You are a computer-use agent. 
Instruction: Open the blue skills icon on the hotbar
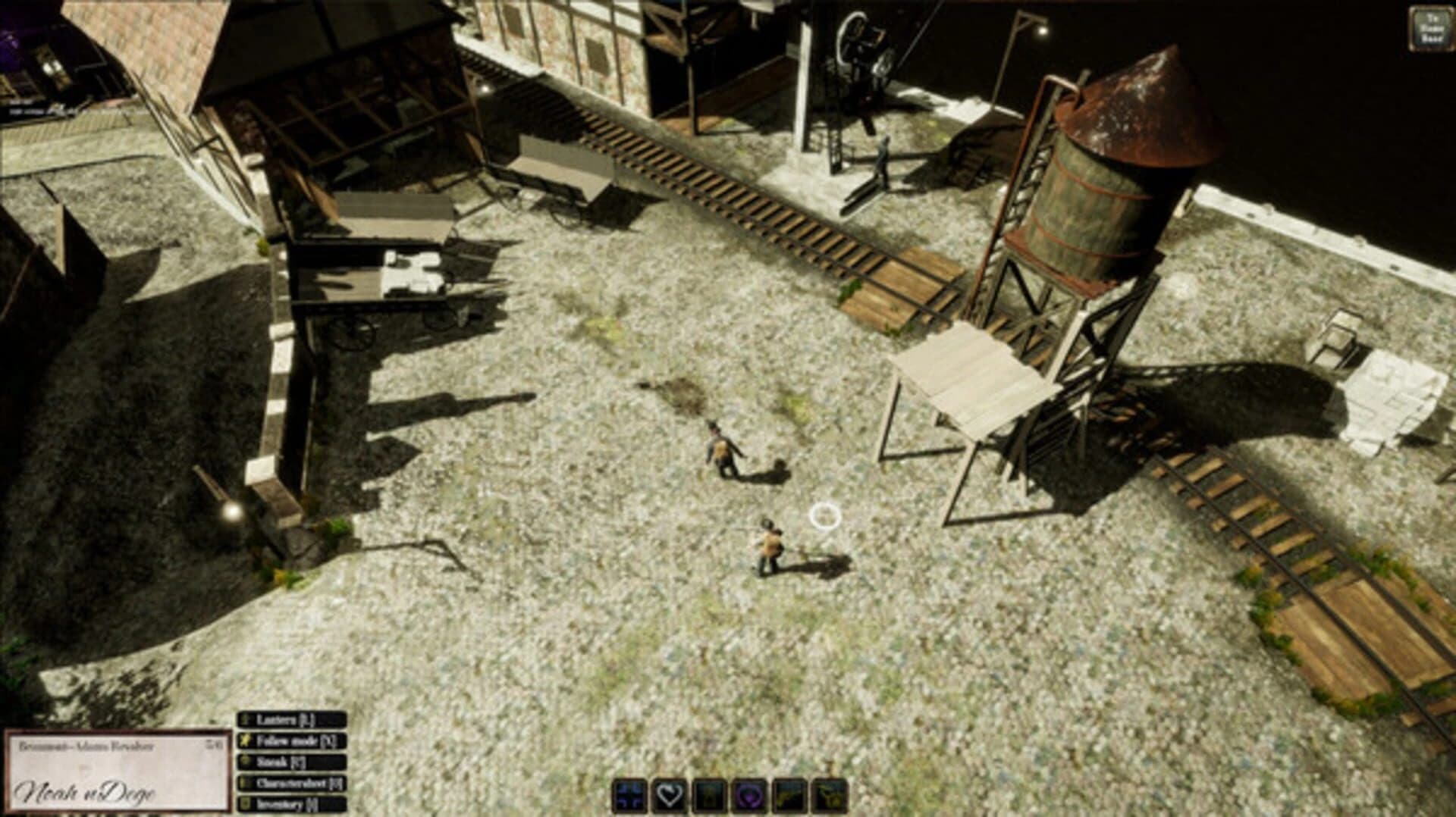630,796
